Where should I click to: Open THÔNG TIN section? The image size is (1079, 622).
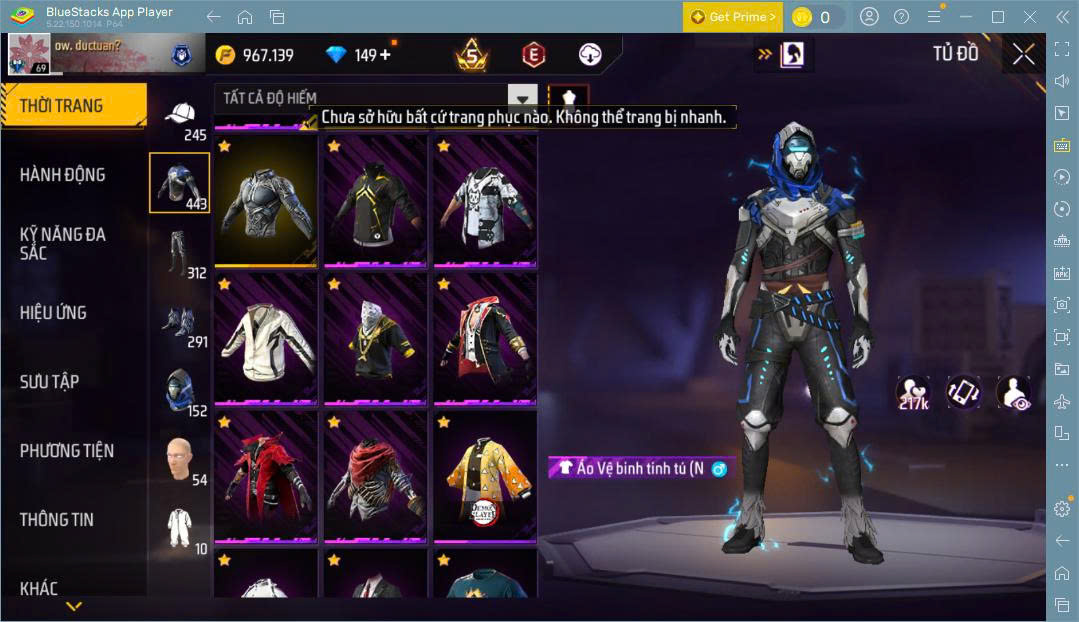pos(57,520)
